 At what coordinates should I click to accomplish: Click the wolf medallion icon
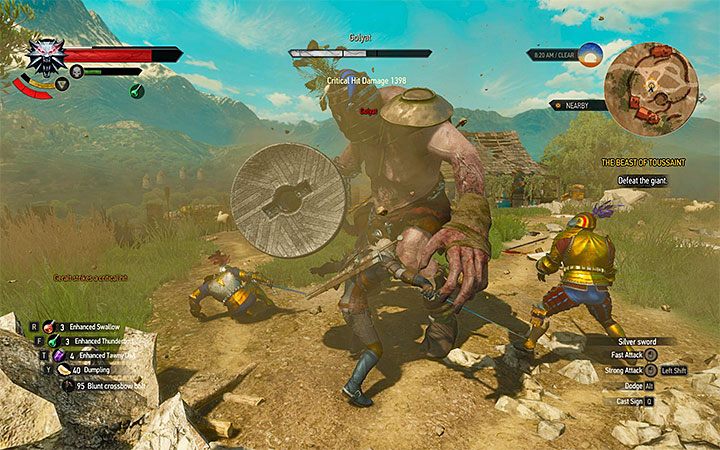tap(45, 58)
